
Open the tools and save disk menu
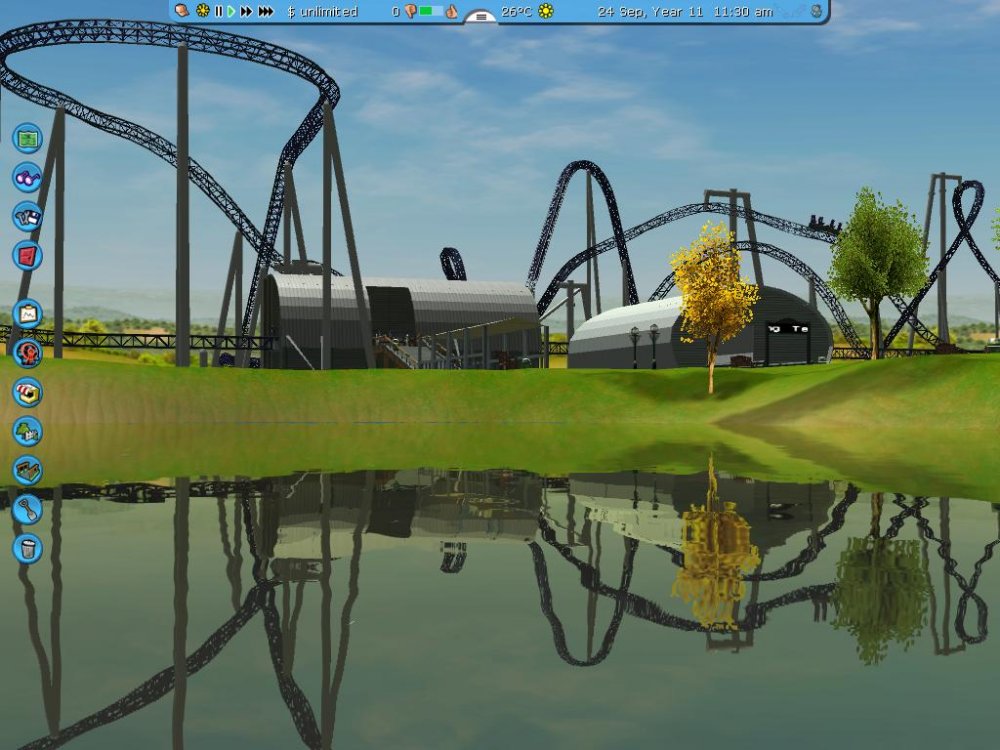point(27,216)
